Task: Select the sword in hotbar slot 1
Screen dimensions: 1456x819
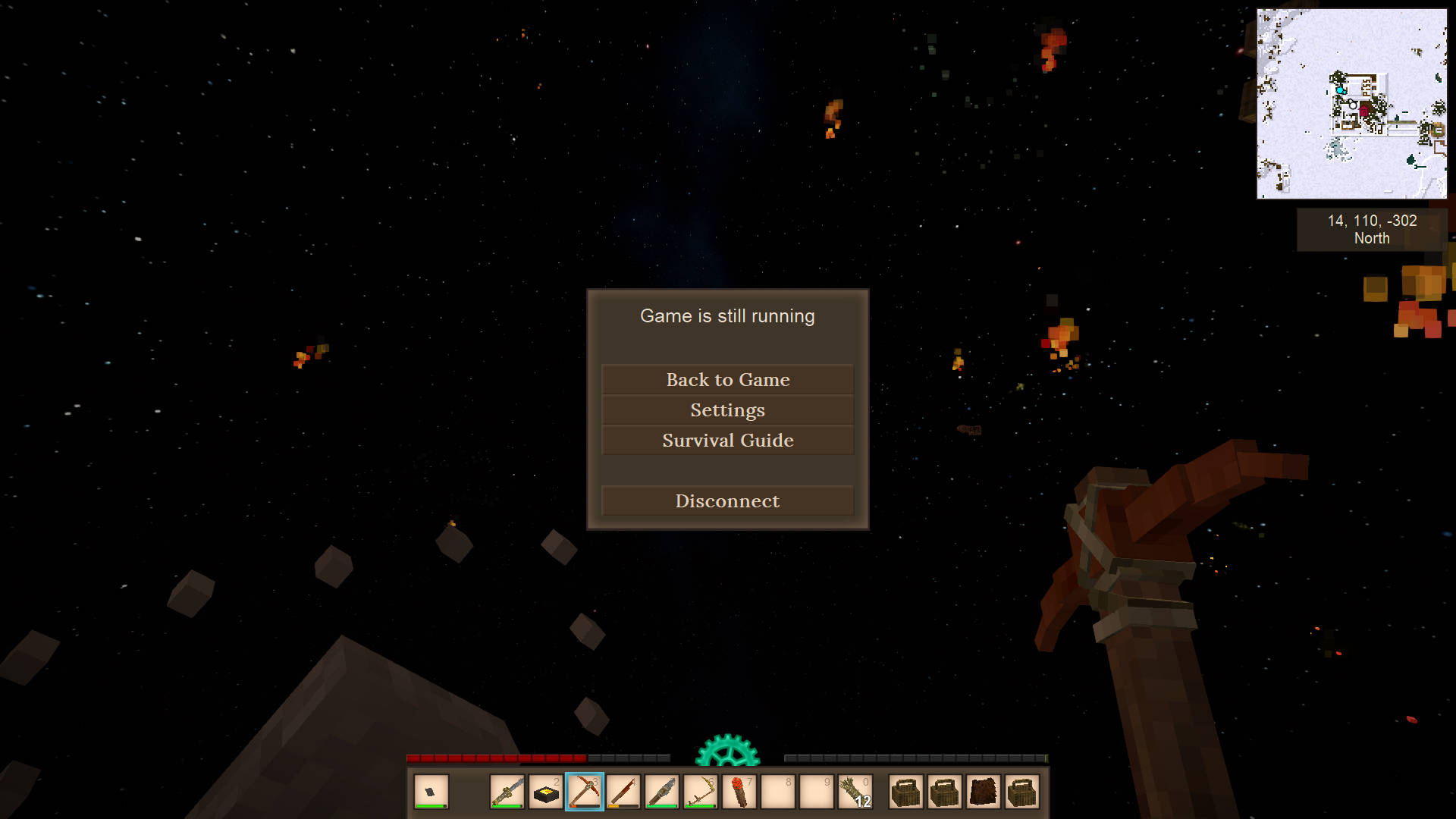Action: pos(507,792)
